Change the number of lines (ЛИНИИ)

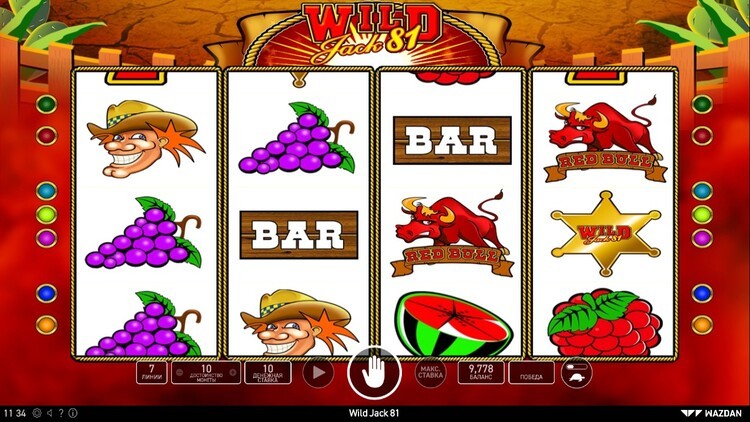tap(151, 373)
